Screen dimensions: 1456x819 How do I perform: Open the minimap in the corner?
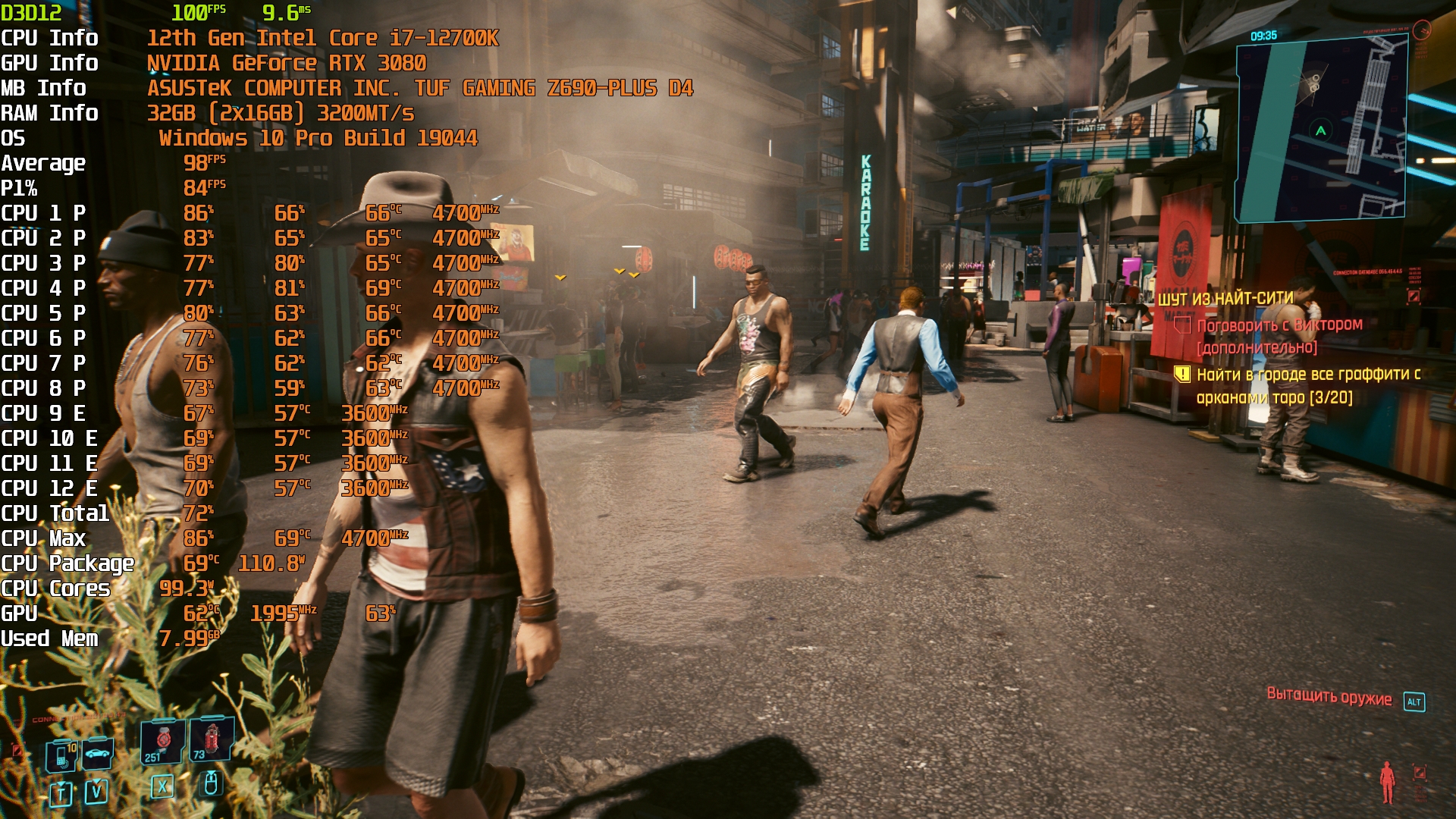(1321, 130)
